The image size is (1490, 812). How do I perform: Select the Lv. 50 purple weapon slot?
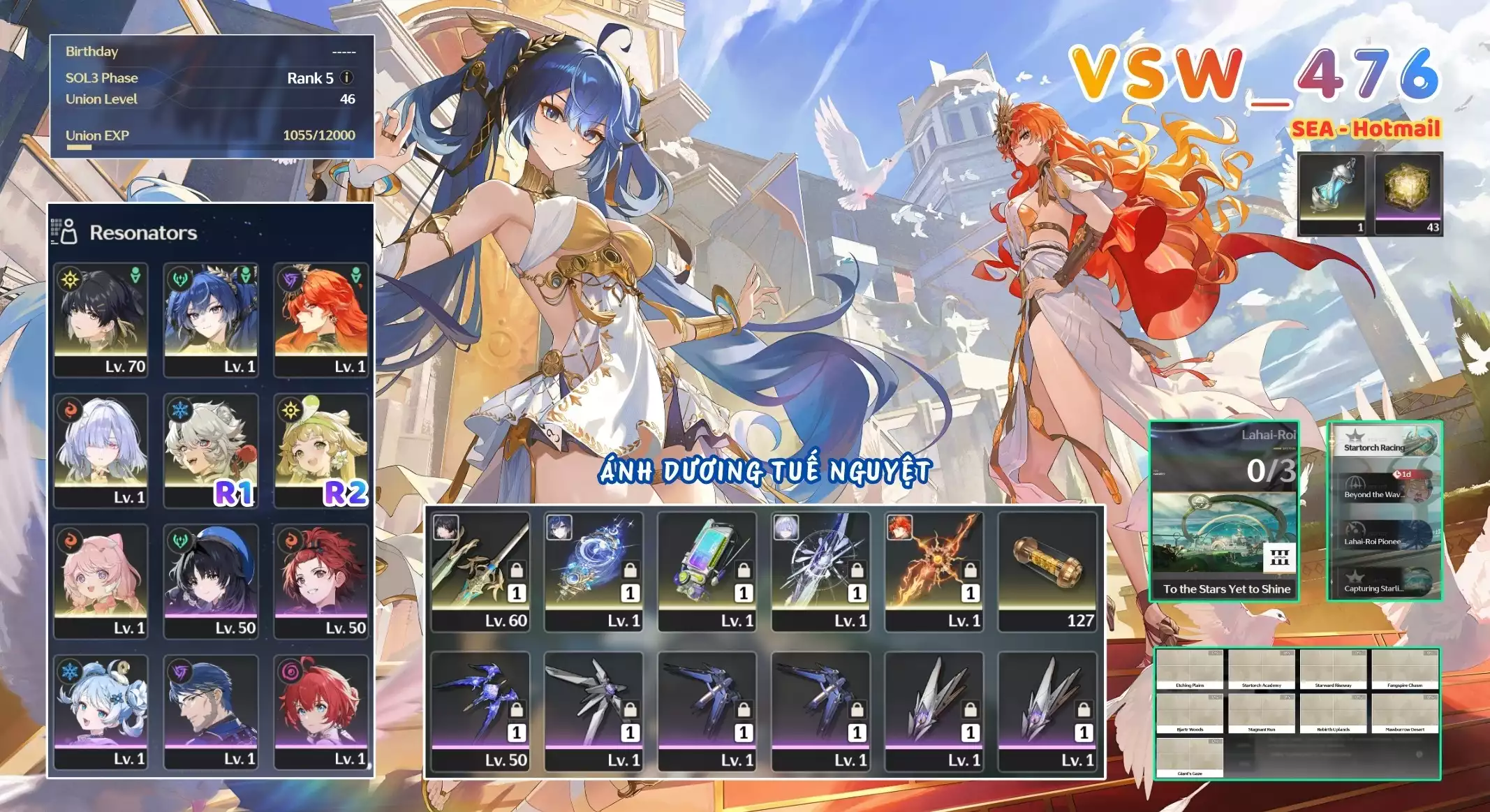pyautogui.click(x=480, y=711)
